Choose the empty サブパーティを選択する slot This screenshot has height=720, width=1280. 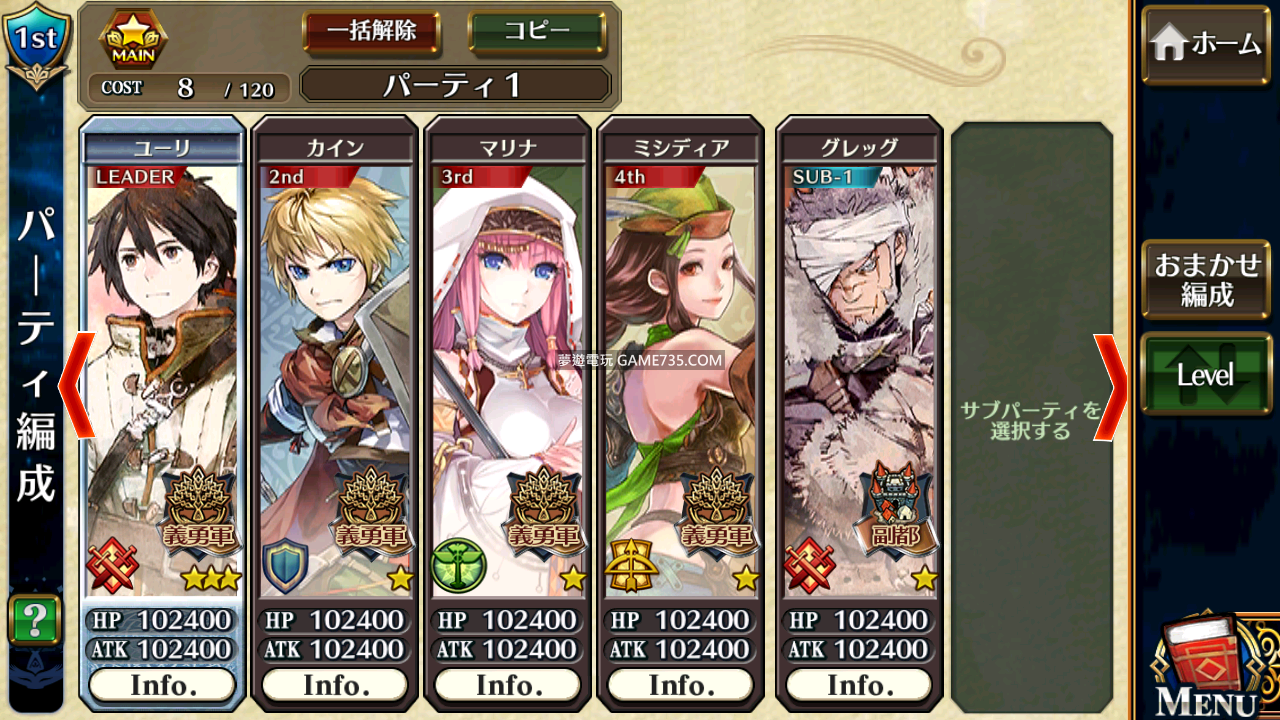coord(1031,420)
